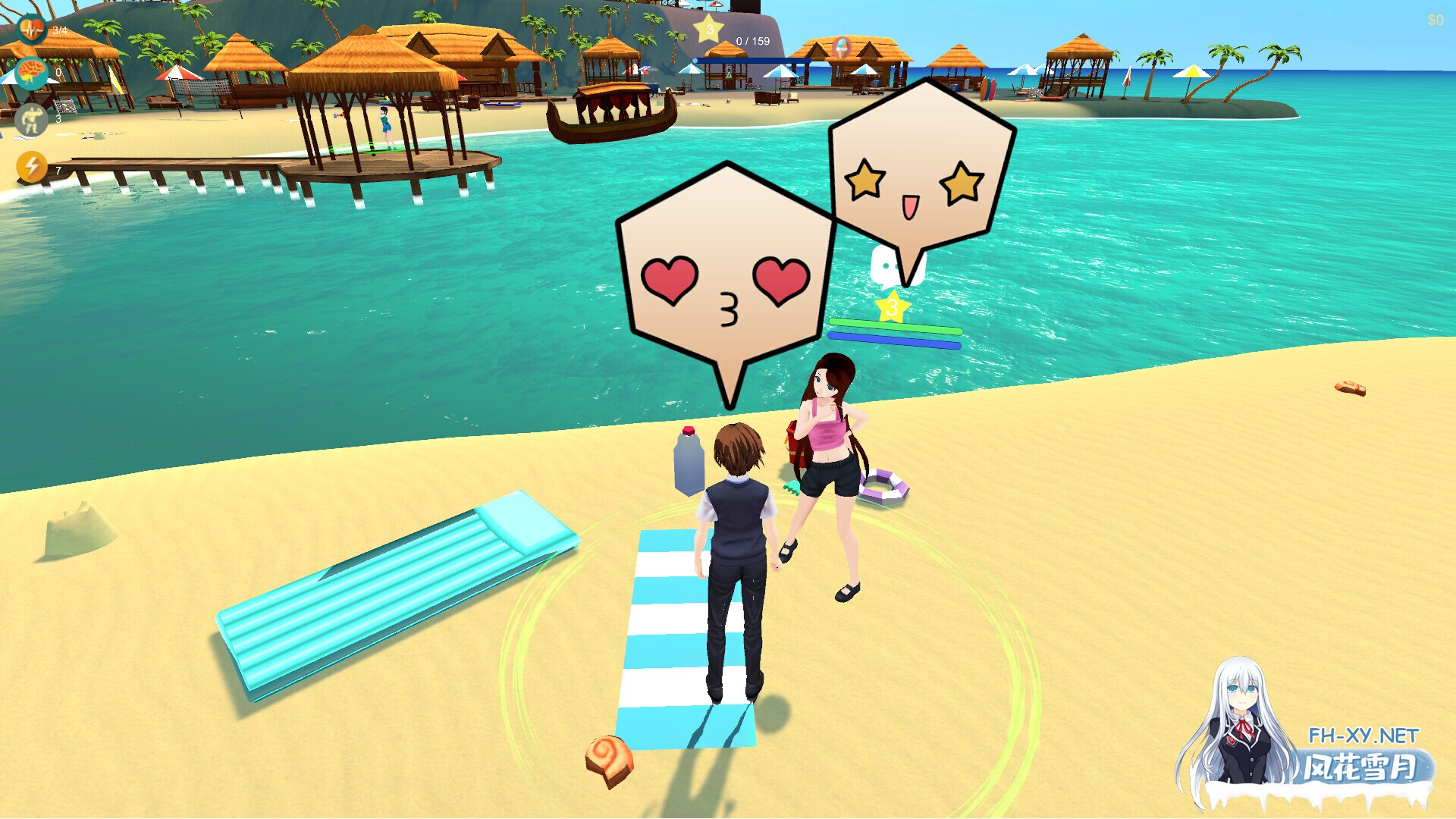Select the purple life ring beside the girl

click(883, 485)
